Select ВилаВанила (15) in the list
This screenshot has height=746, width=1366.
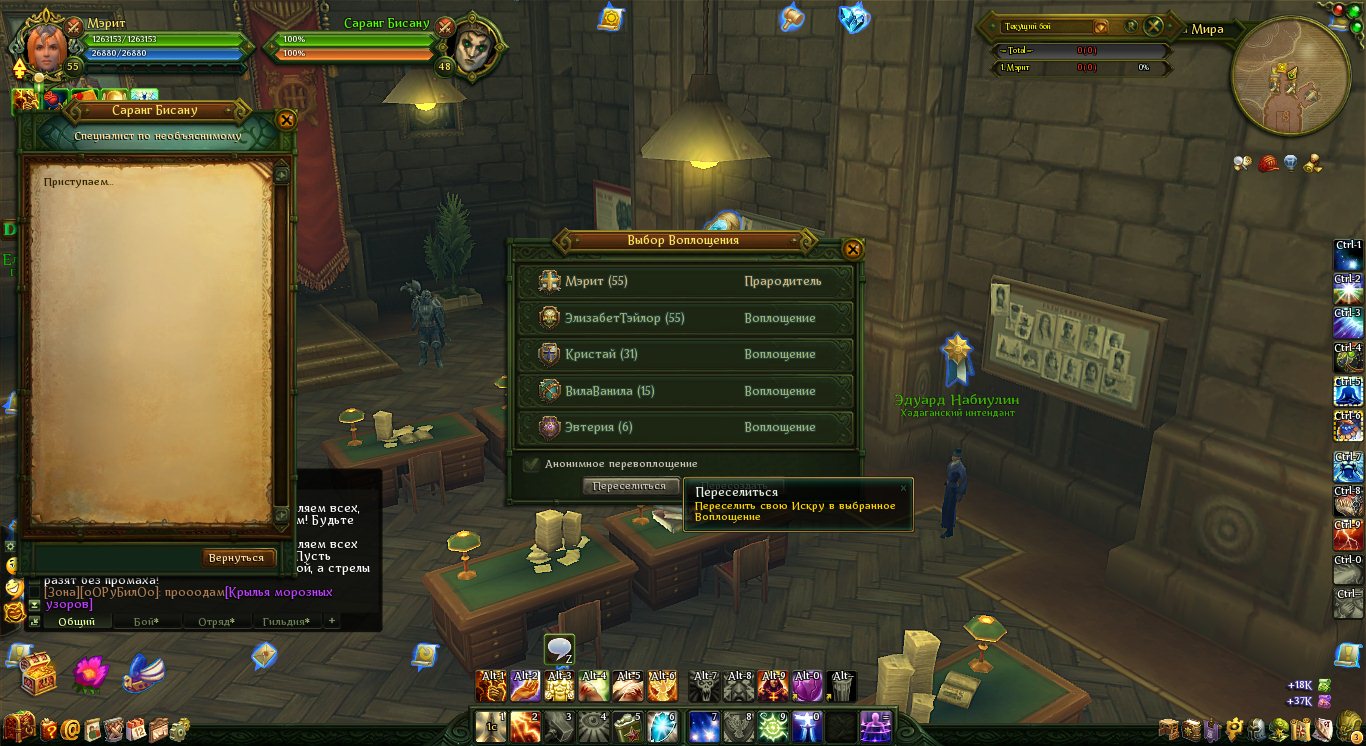tap(686, 391)
